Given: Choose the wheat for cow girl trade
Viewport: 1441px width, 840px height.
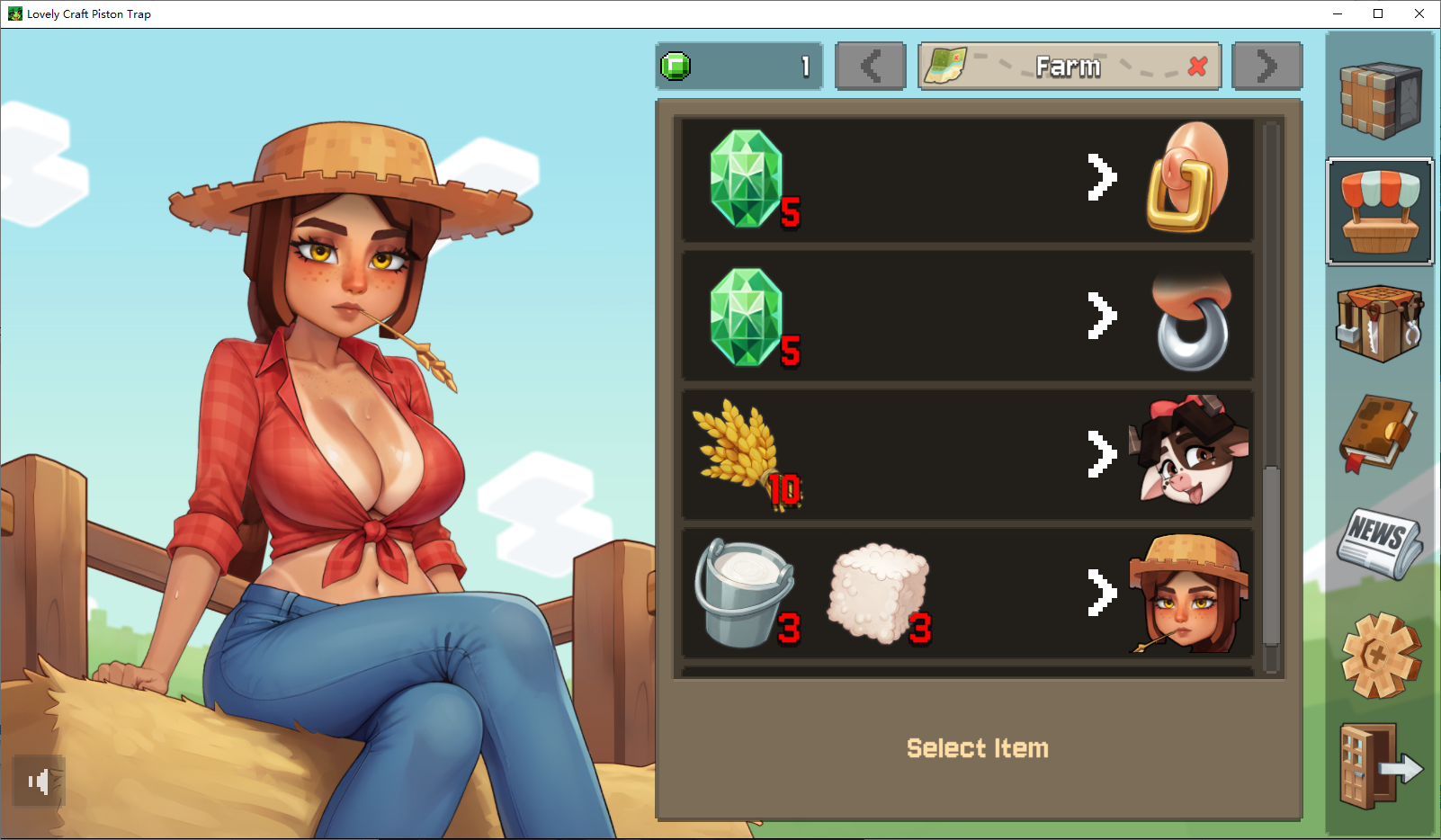Looking at the screenshot, I should [x=967, y=454].
